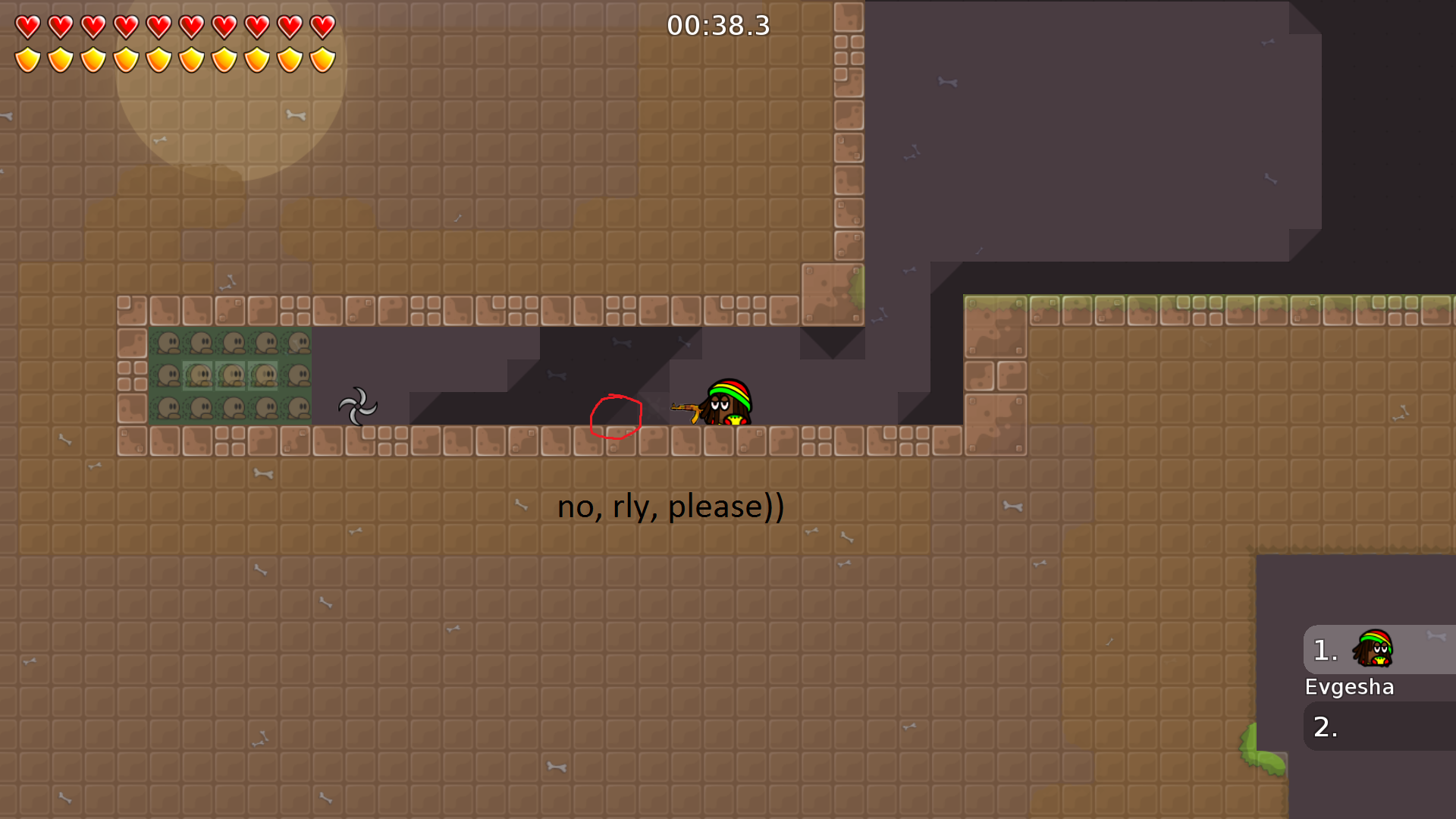Image resolution: width=1456 pixels, height=819 pixels.
Task: Click Evgesha's avatar in the leaderboard
Action: 1373,650
